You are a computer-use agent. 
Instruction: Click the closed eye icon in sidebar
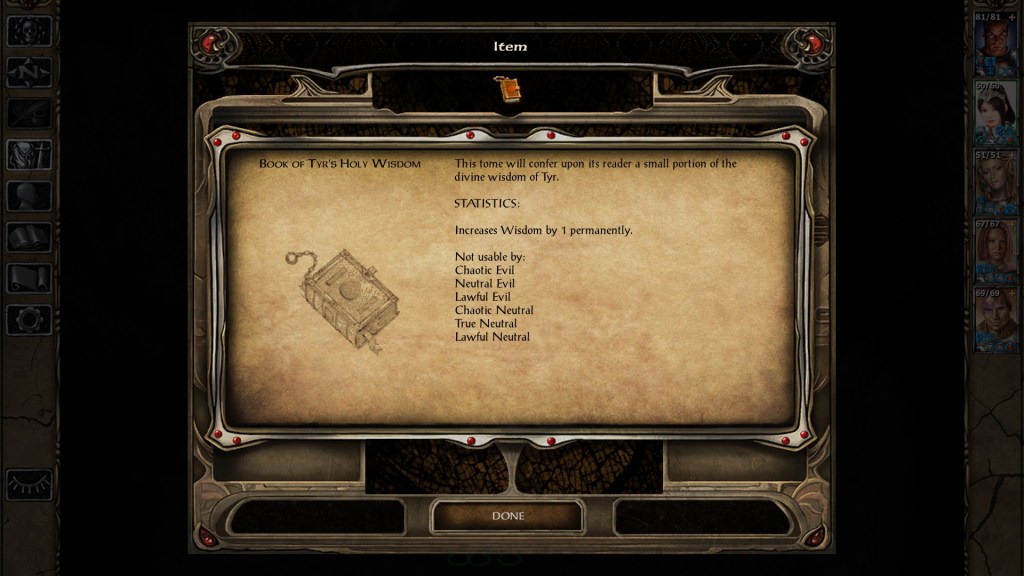[29, 484]
